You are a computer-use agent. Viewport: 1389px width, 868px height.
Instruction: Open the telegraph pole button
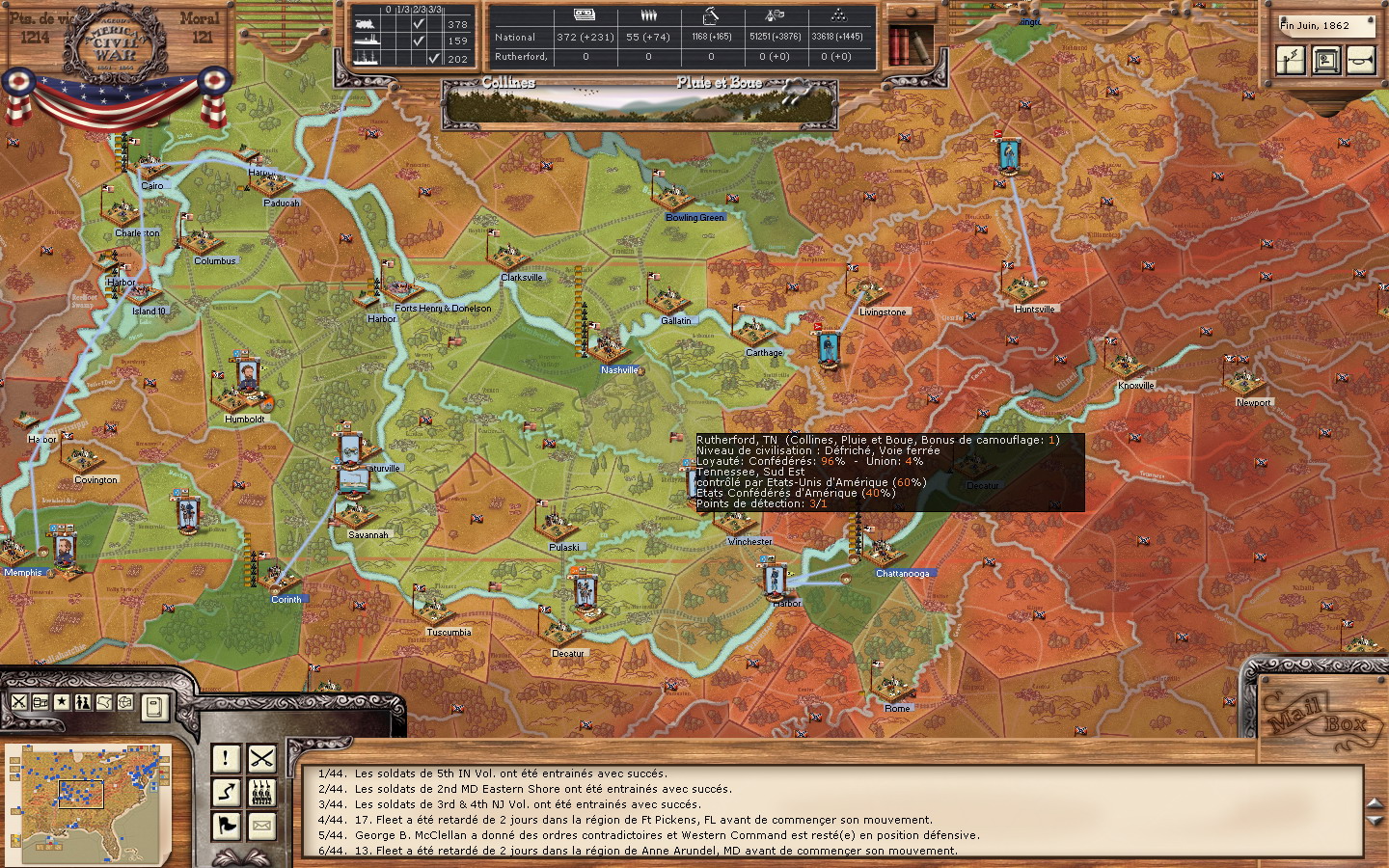1290,61
